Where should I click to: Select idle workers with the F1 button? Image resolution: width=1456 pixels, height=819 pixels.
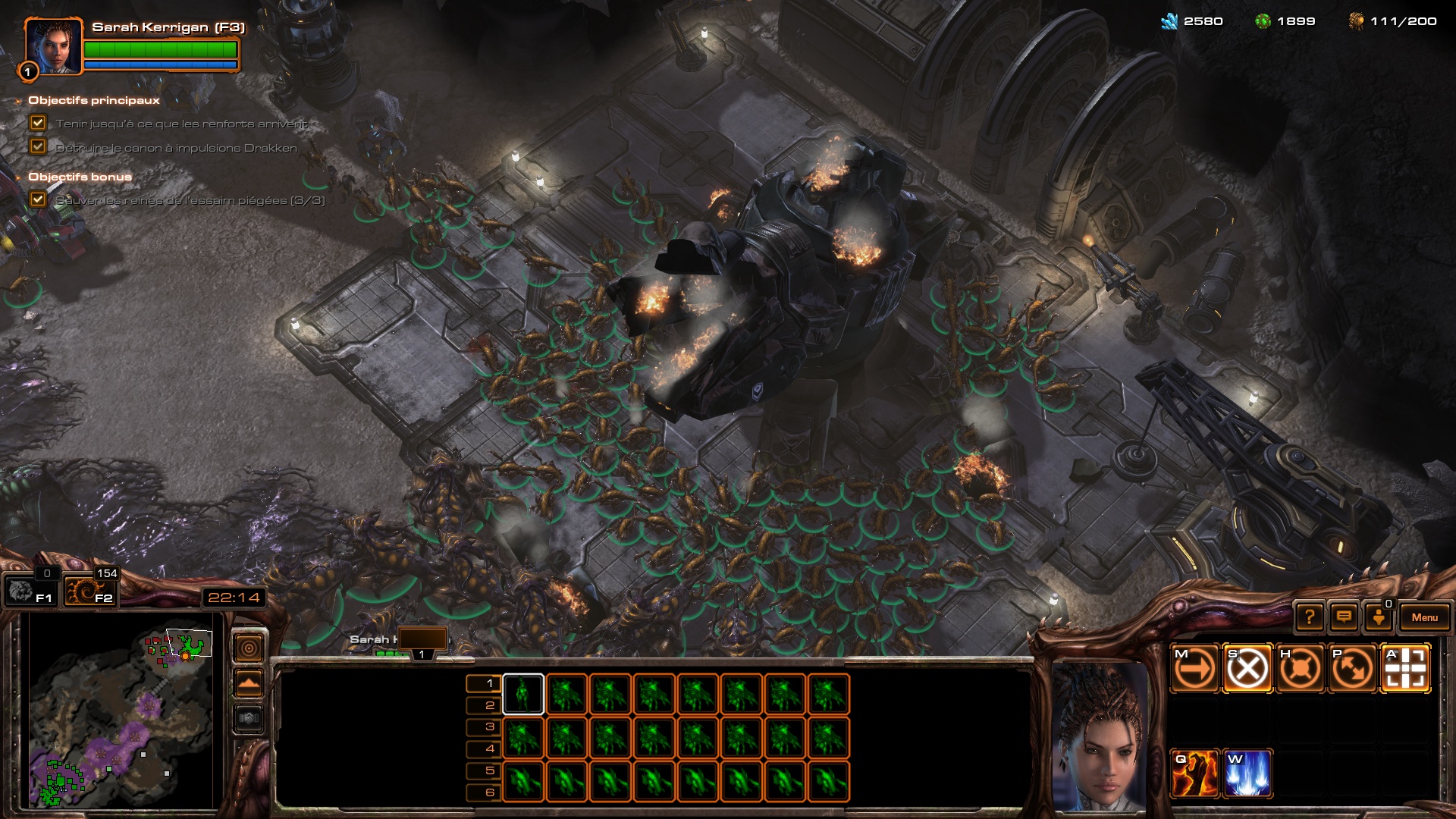[x=29, y=591]
